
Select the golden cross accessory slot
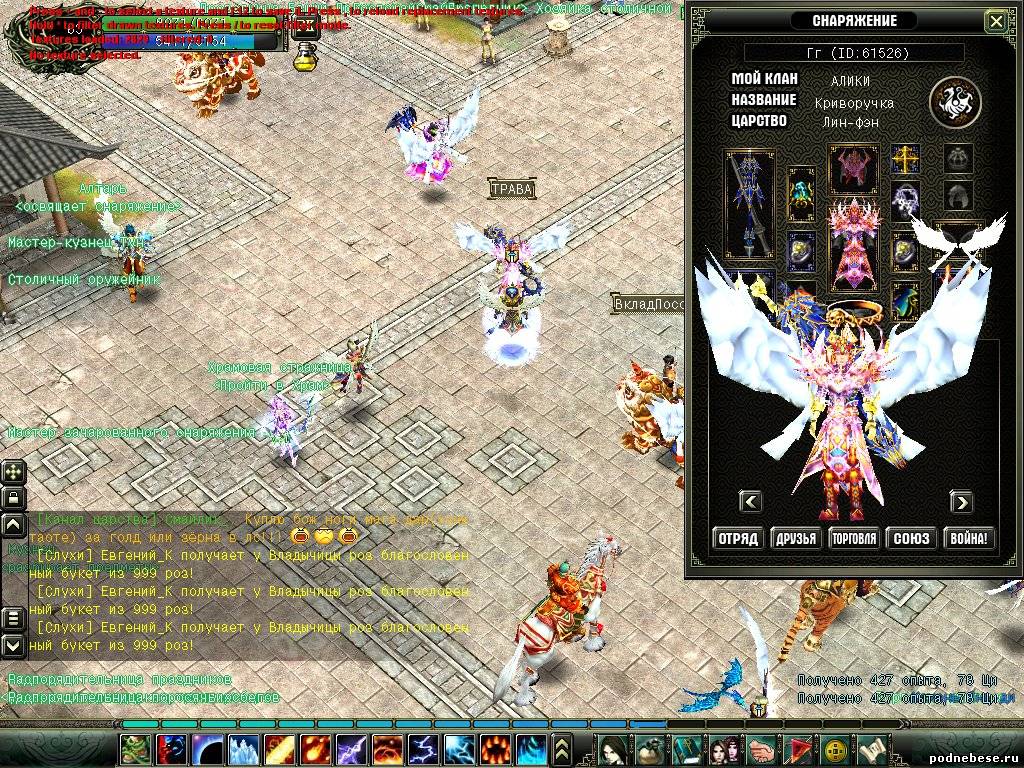(906, 159)
